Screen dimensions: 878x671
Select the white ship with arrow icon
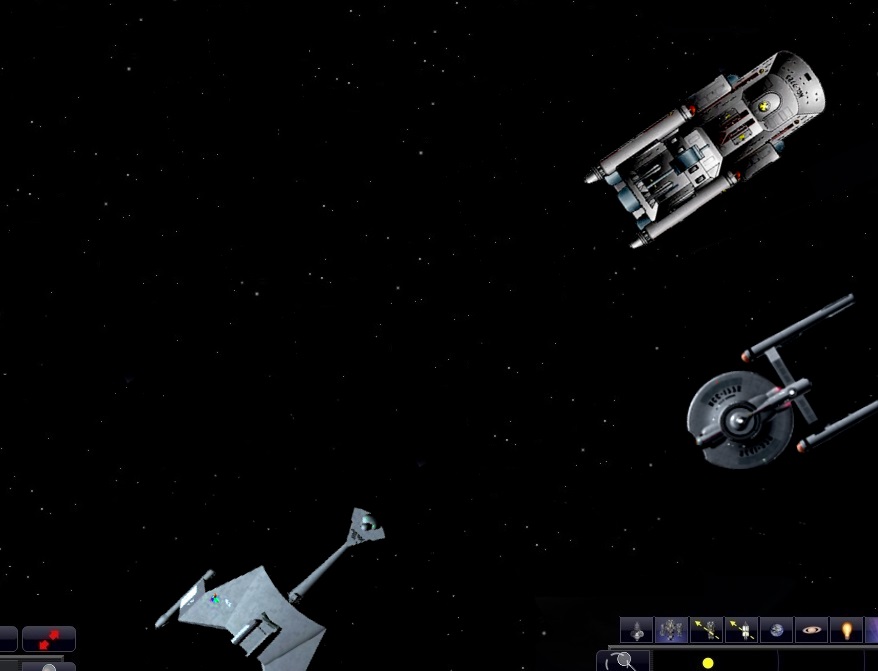[741, 630]
